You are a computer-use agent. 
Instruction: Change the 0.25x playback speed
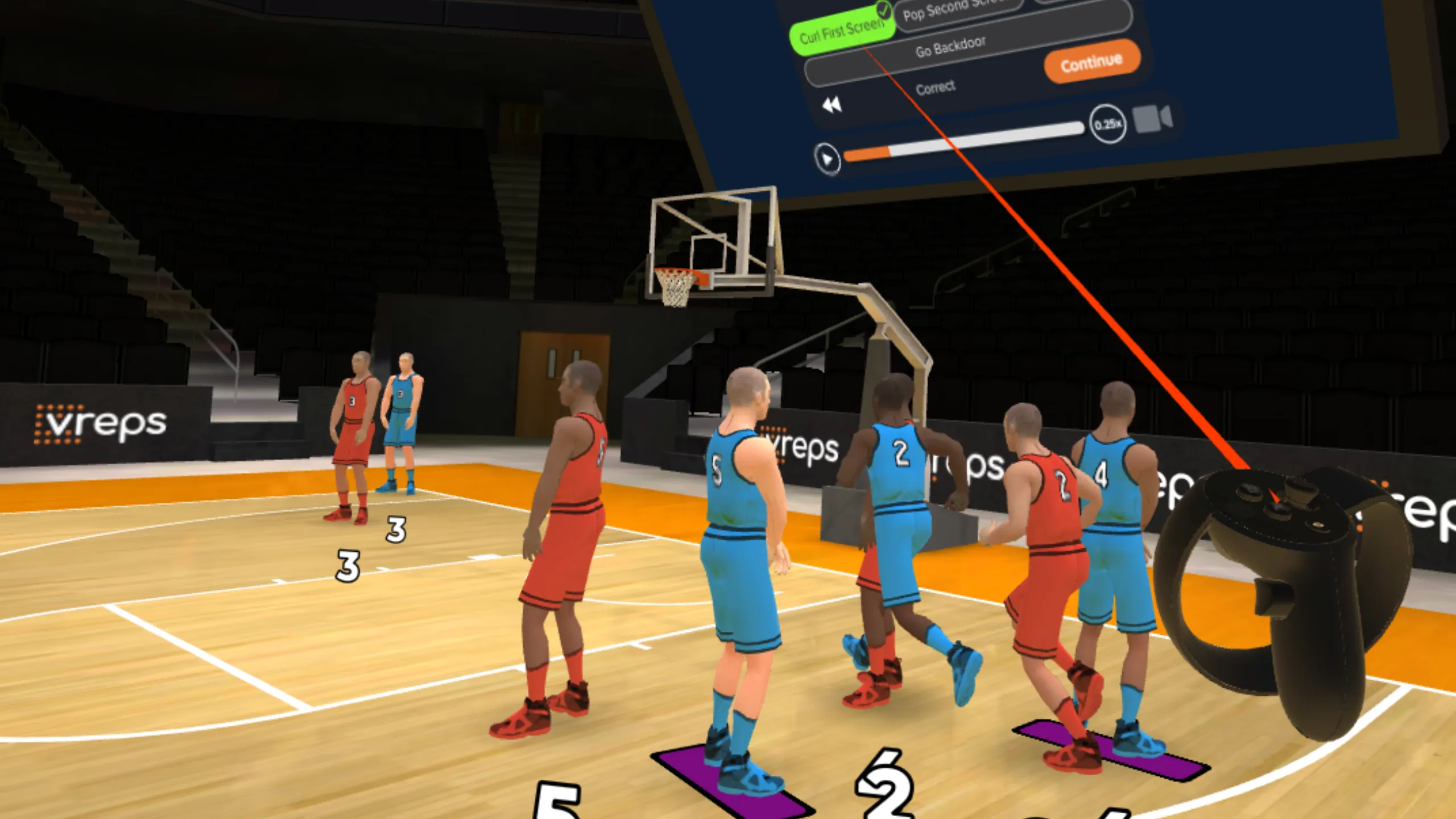[1107, 124]
